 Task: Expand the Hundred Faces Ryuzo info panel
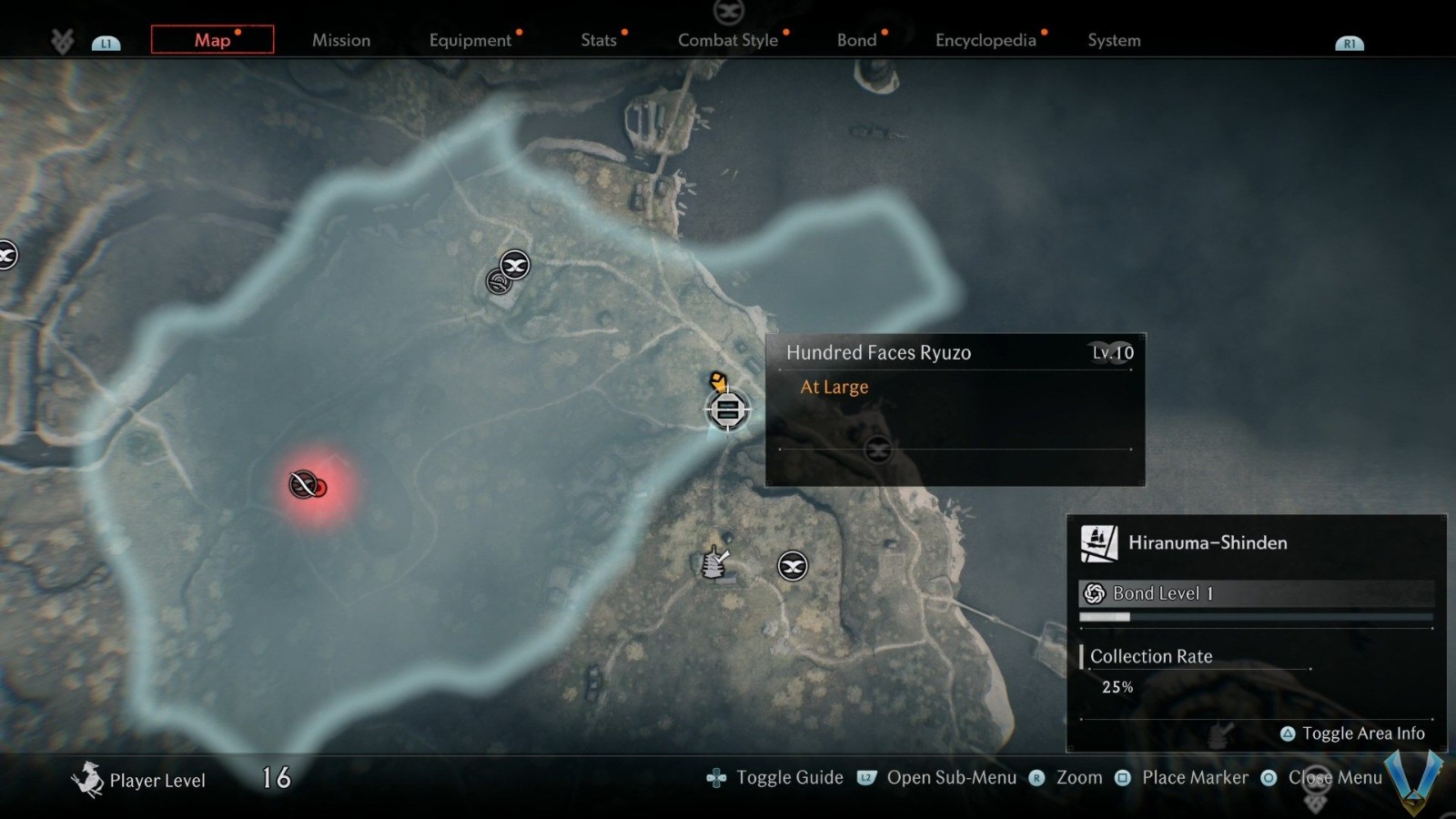click(954, 409)
